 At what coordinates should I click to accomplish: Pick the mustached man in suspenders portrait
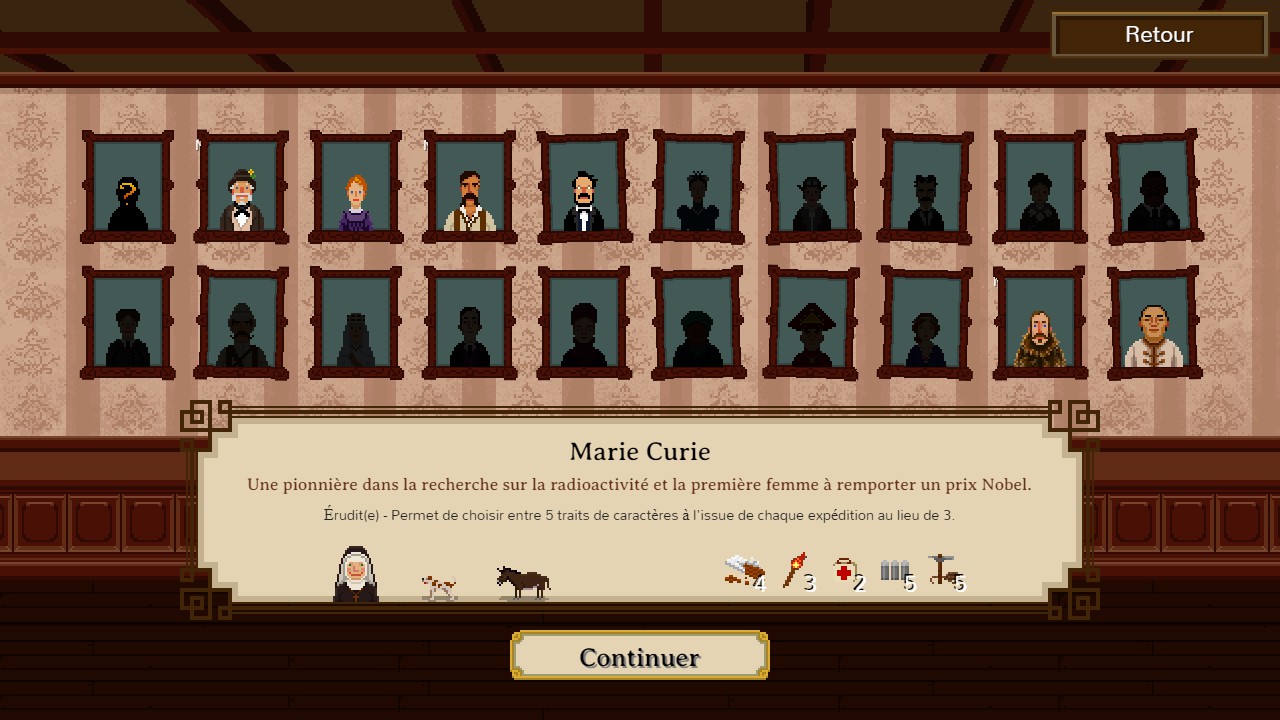coord(469,188)
